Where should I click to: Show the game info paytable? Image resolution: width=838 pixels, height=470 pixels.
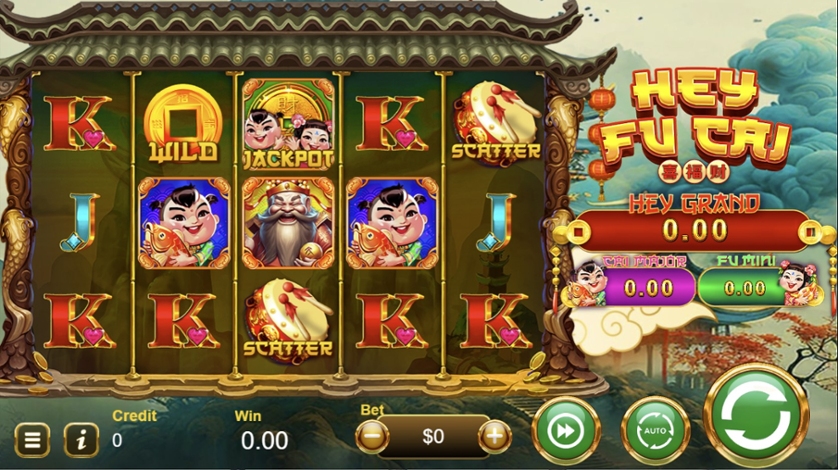(x=81, y=439)
